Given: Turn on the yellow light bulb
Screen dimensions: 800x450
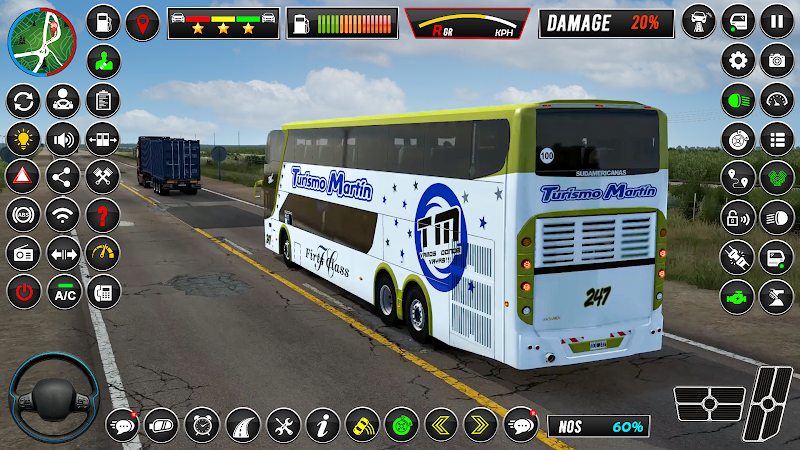Looking at the screenshot, I should 22,138.
